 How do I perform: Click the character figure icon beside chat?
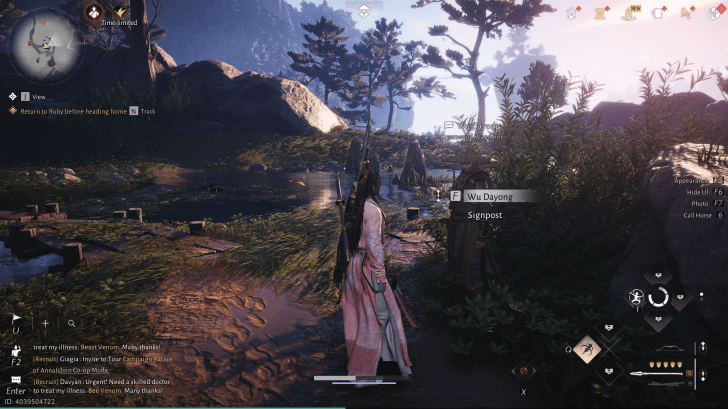[x=16, y=352]
